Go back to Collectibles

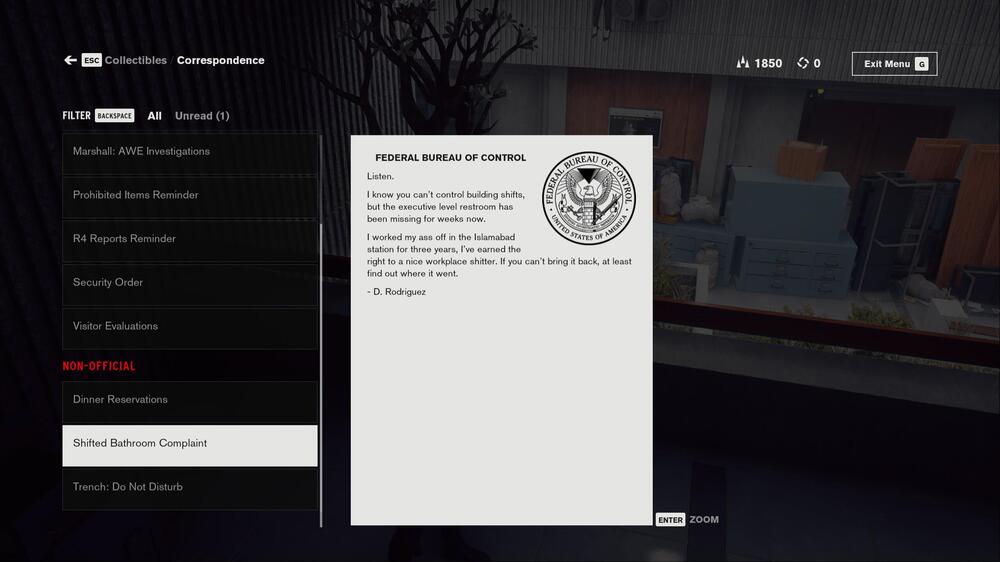[135, 60]
